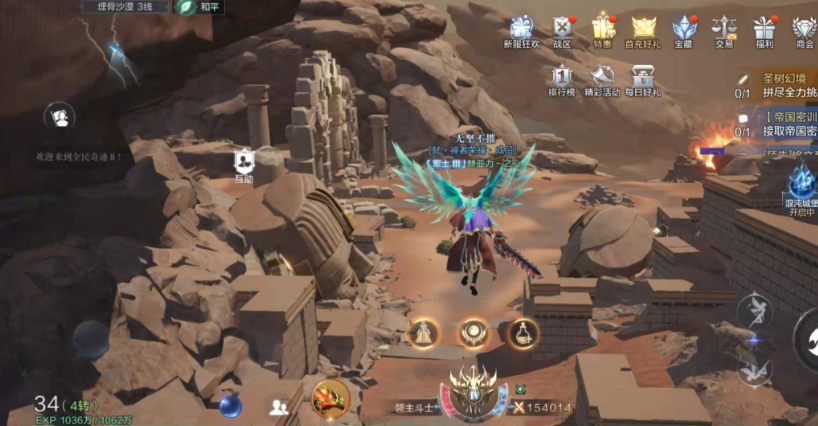Viewport: 818px width, 426px height.
Task: Open the 新服狂欢 new server event
Action: pyautogui.click(x=521, y=30)
